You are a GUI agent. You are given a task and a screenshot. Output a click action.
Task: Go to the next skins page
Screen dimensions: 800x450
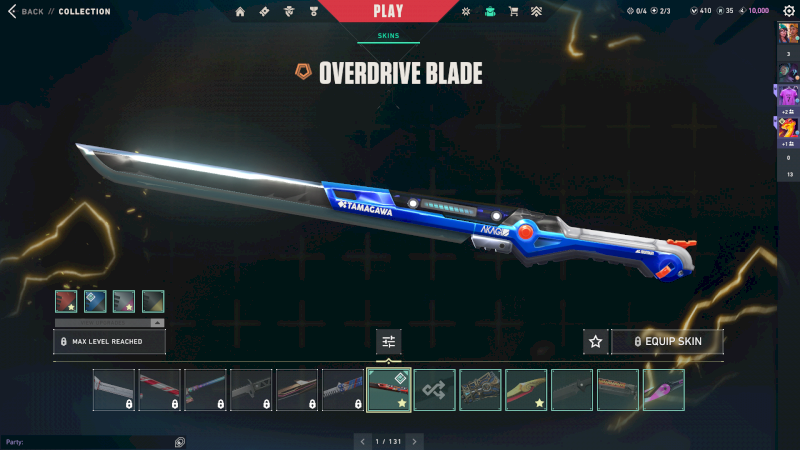tap(415, 441)
